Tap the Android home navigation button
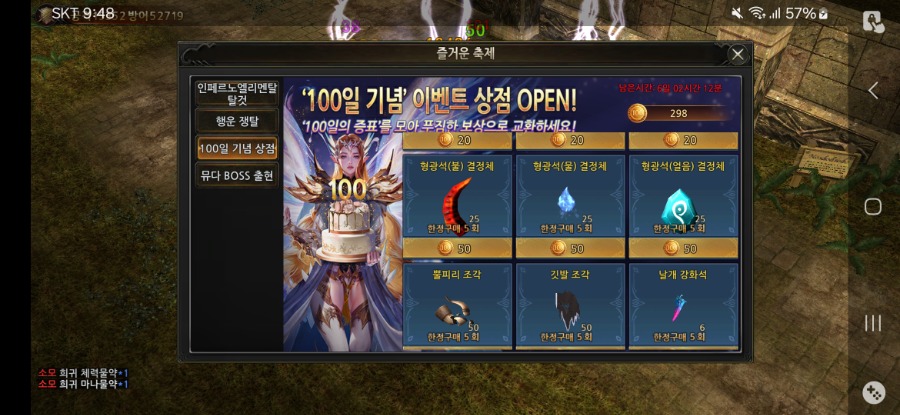The image size is (900, 415). 873,207
